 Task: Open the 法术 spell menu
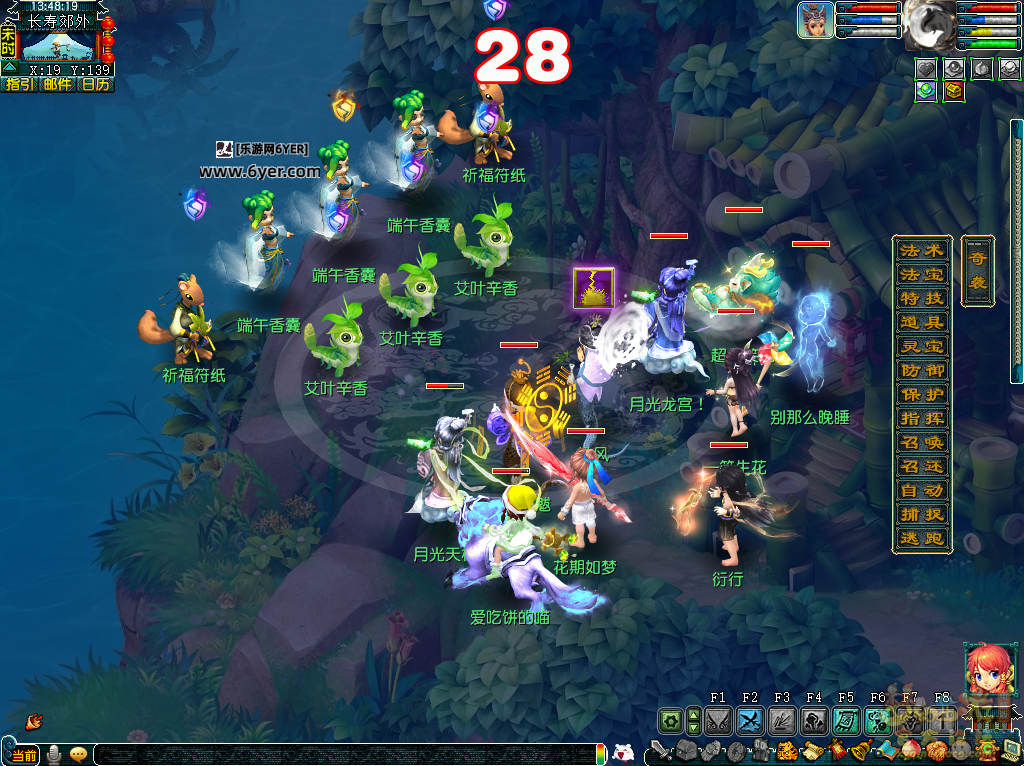[921, 250]
